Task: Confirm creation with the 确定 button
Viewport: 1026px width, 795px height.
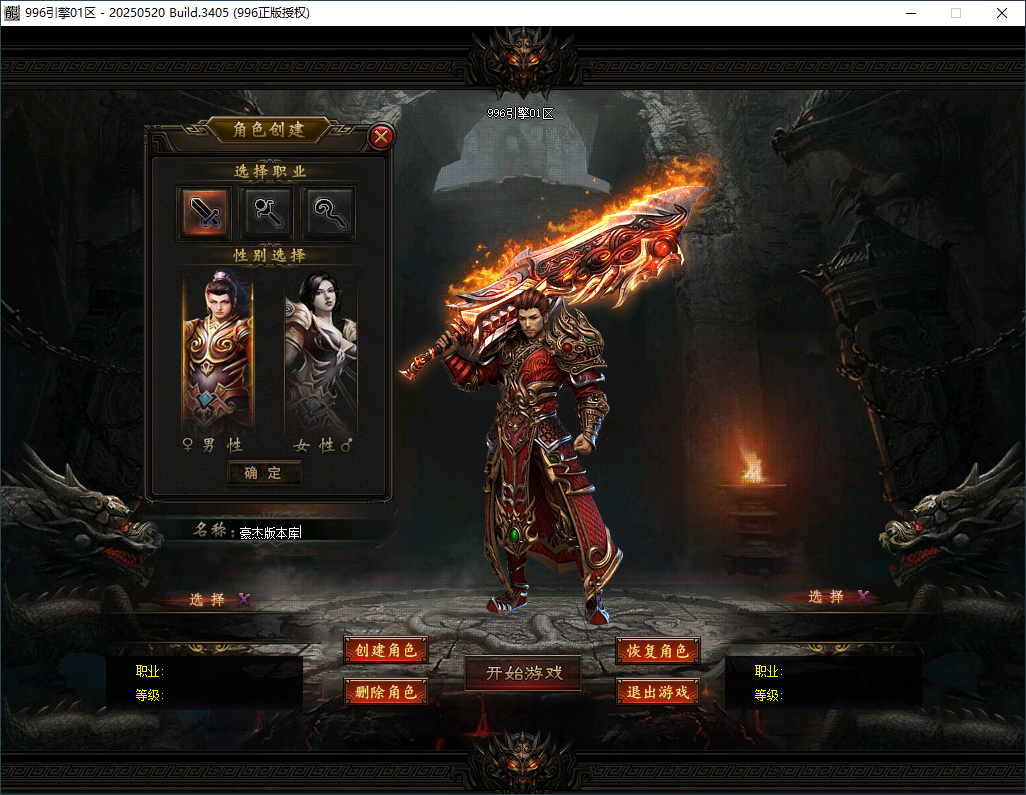Action: 264,473
